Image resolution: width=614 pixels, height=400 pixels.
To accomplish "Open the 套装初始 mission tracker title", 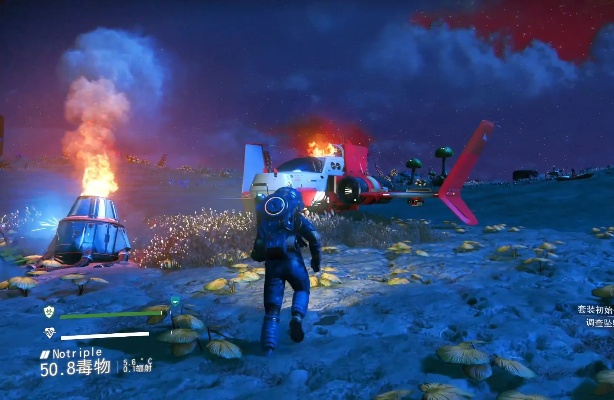I will (x=594, y=310).
